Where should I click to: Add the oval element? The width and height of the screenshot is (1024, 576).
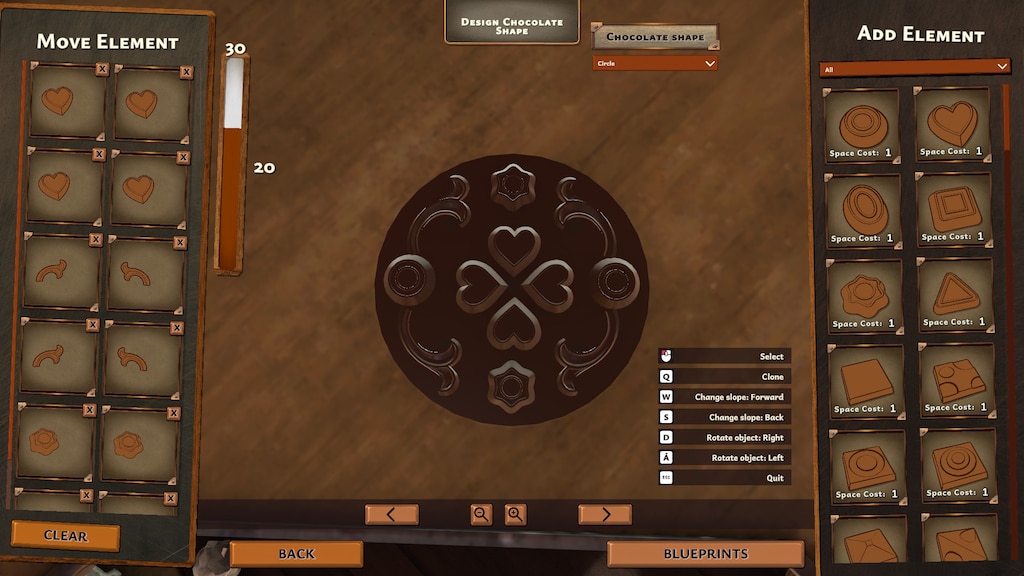coord(864,210)
